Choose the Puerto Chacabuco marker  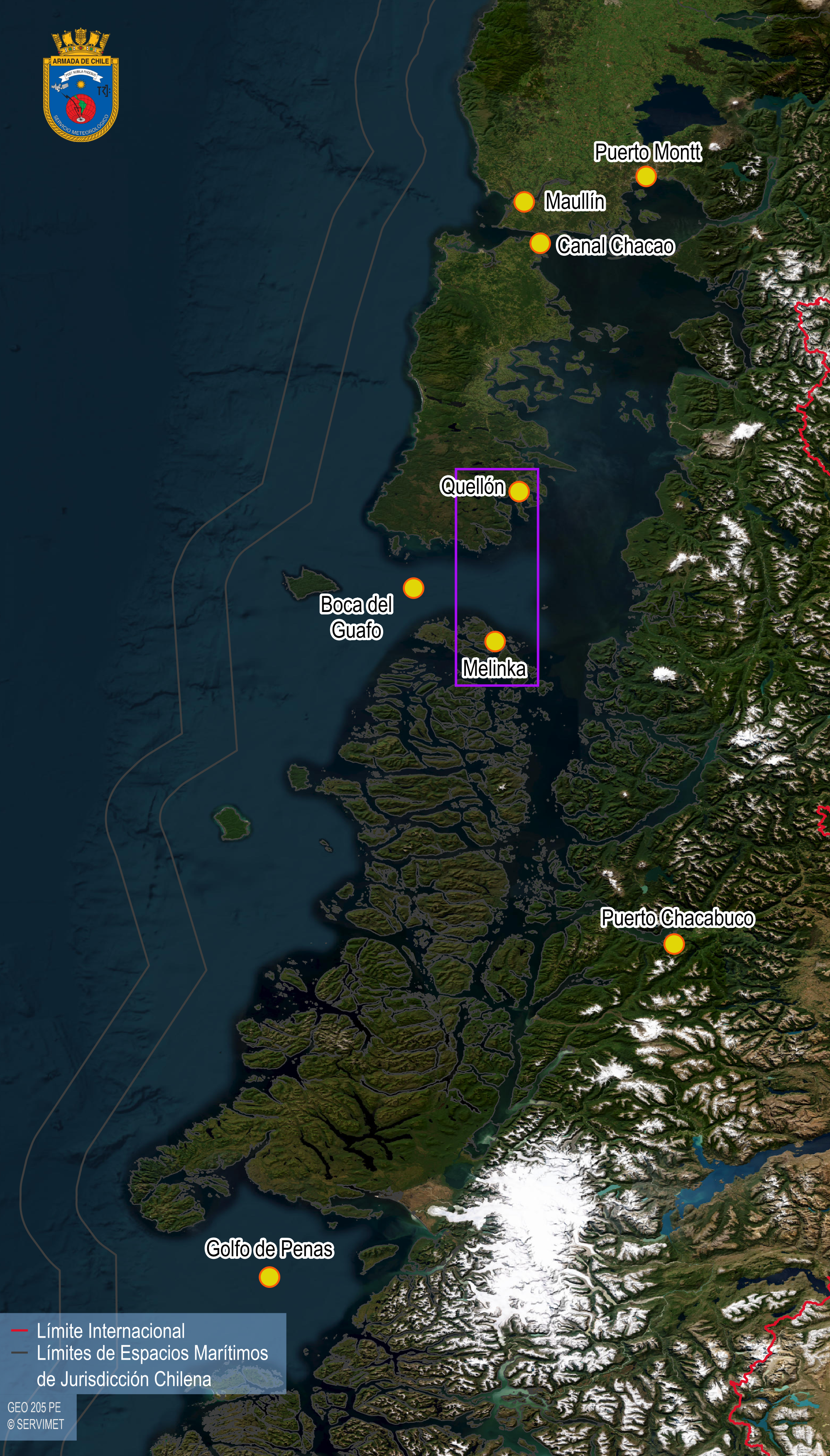tap(674, 944)
